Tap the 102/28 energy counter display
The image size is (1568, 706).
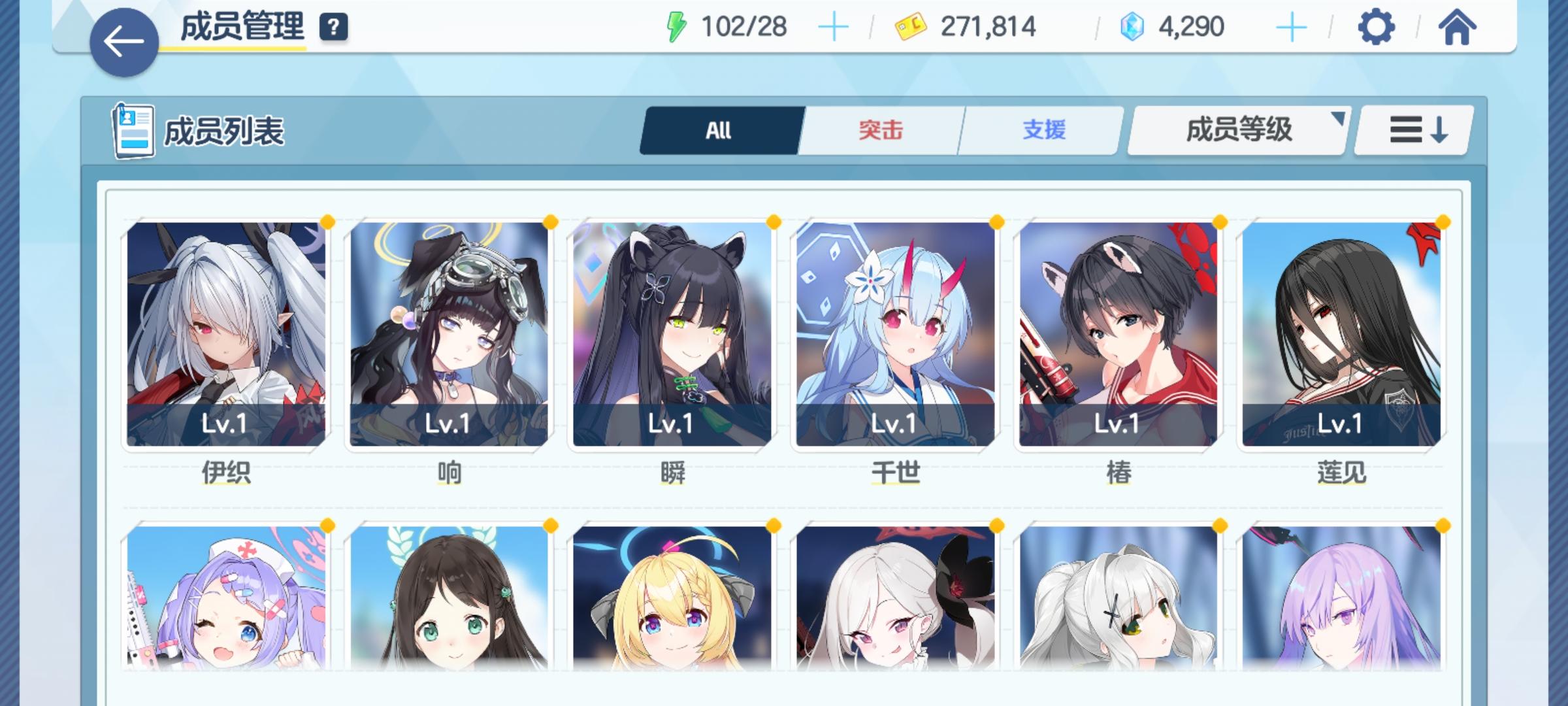point(745,27)
